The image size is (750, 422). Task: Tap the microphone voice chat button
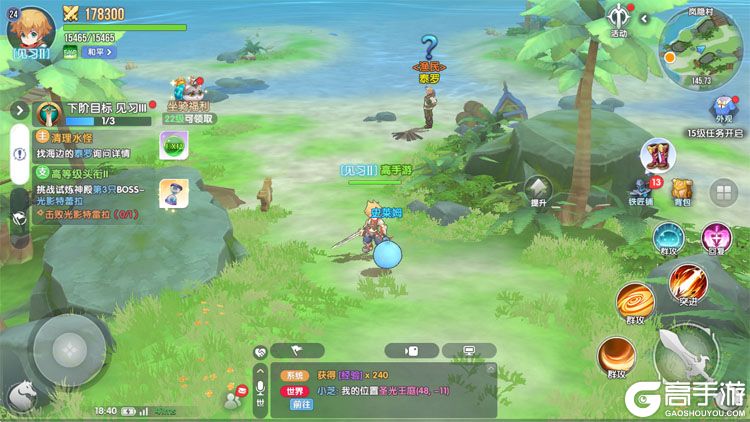261,385
